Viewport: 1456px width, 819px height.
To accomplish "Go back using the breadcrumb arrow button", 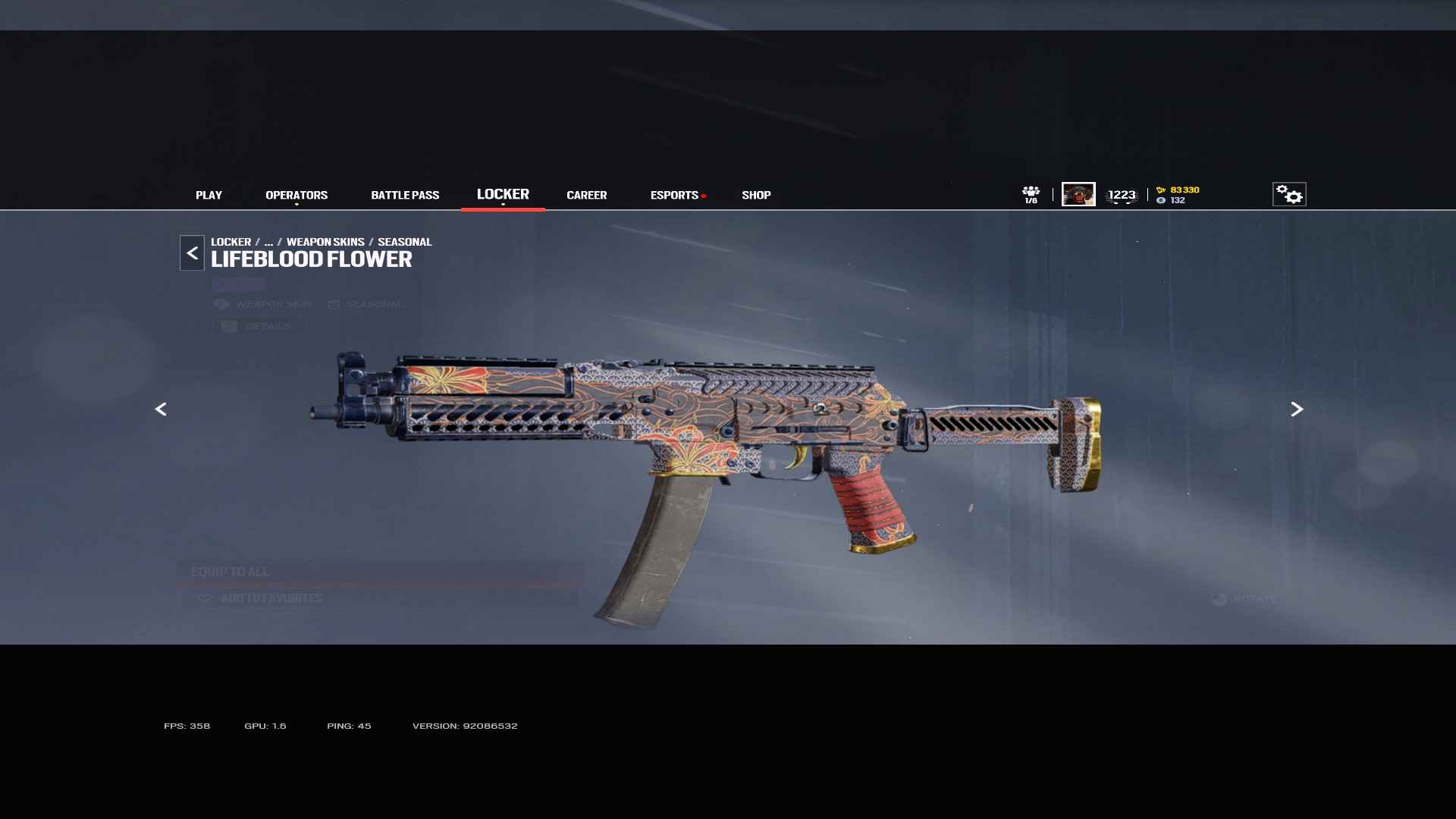I will point(192,253).
